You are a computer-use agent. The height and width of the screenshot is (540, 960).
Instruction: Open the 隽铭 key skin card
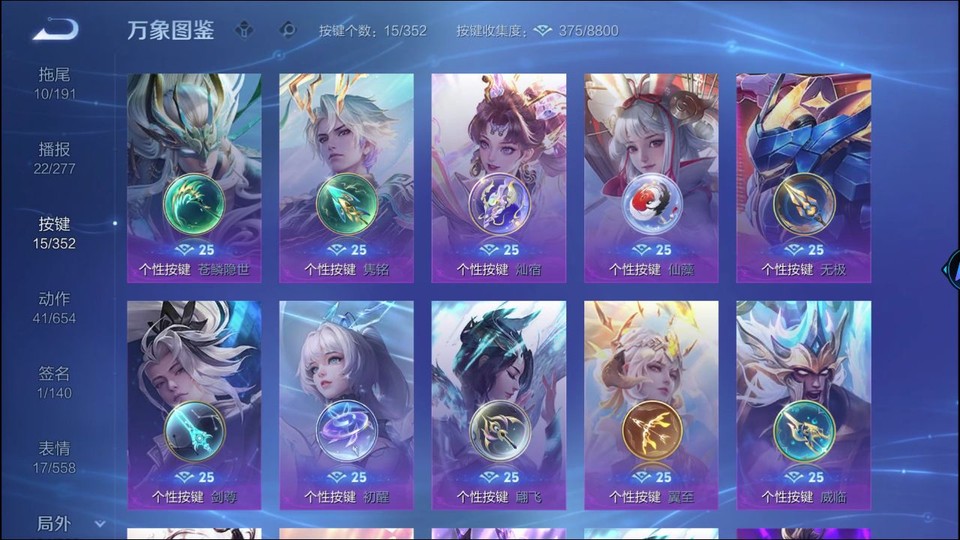tap(346, 178)
